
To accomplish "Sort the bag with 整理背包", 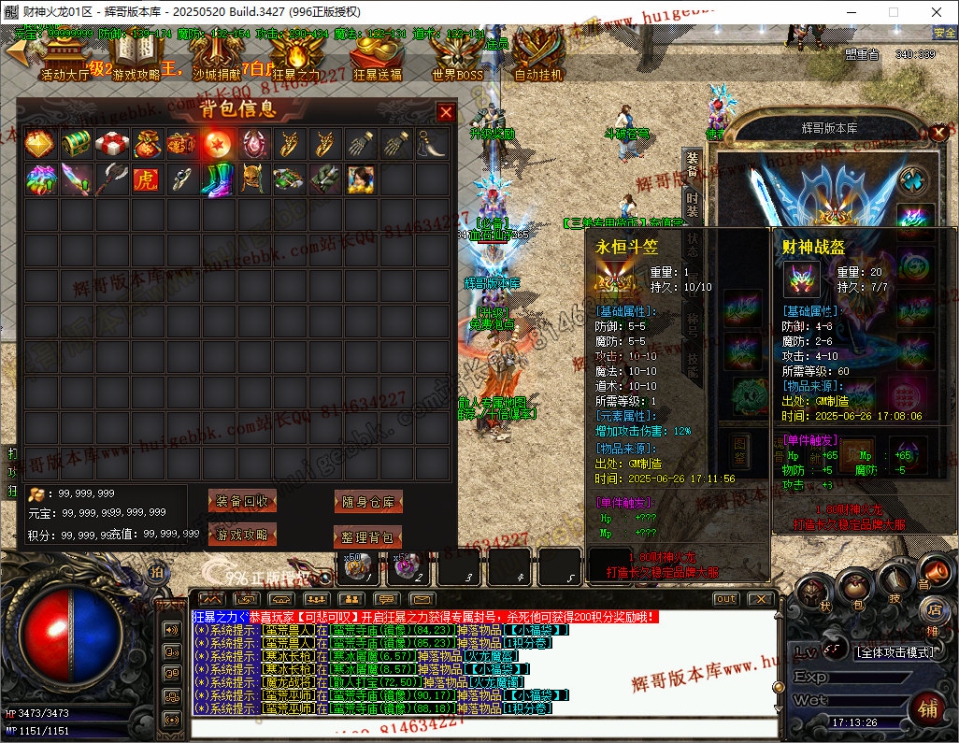I will (368, 537).
